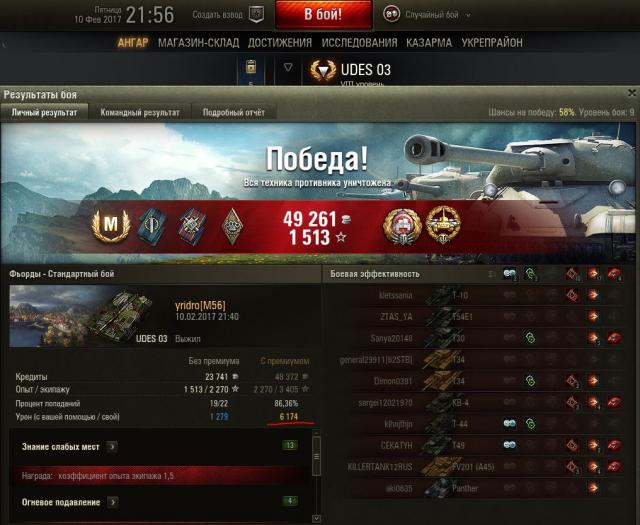Close the battle results window
Image resolution: width=640 pixels, height=525 pixels.
point(632,93)
